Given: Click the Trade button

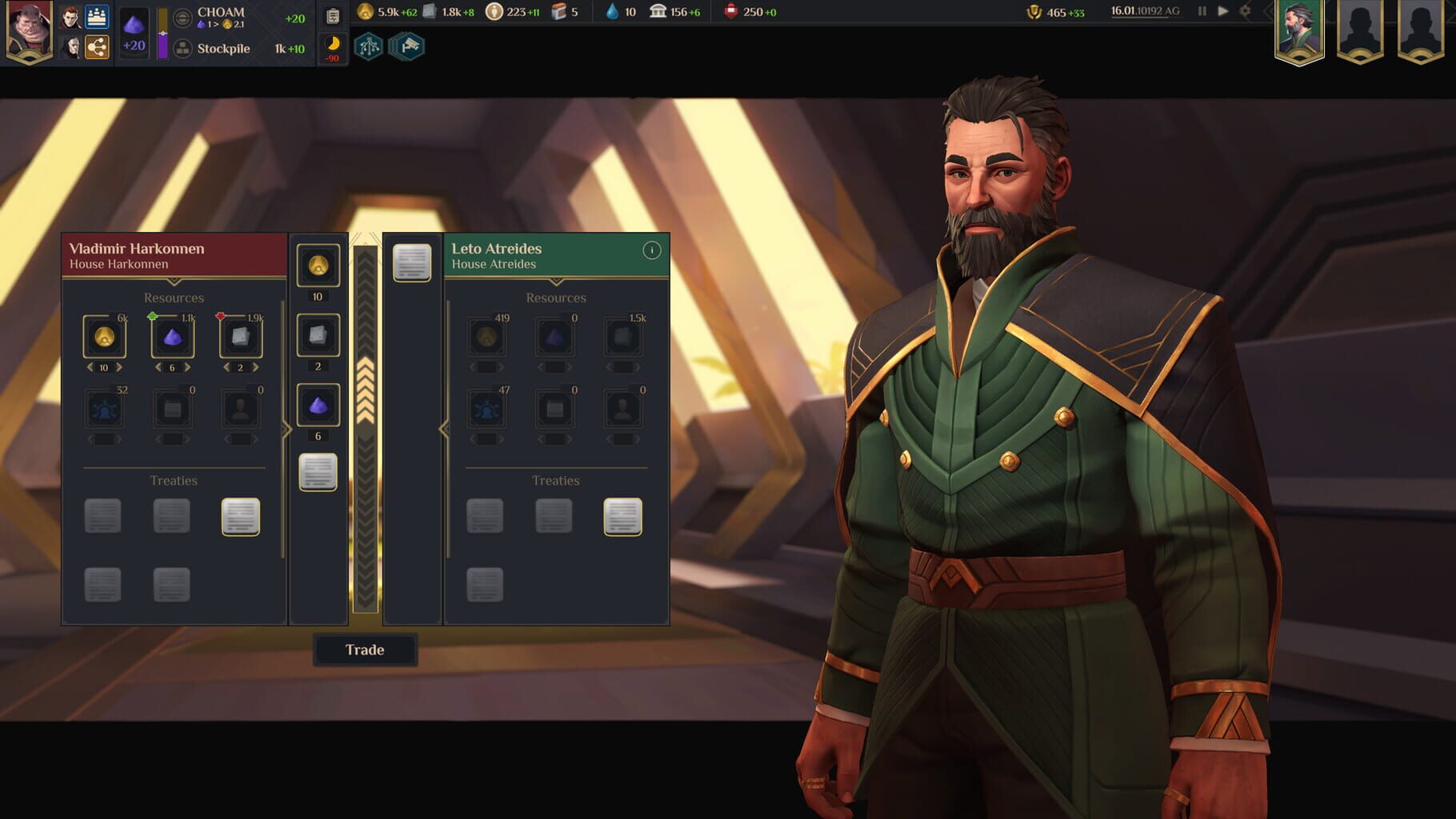Looking at the screenshot, I should [365, 650].
